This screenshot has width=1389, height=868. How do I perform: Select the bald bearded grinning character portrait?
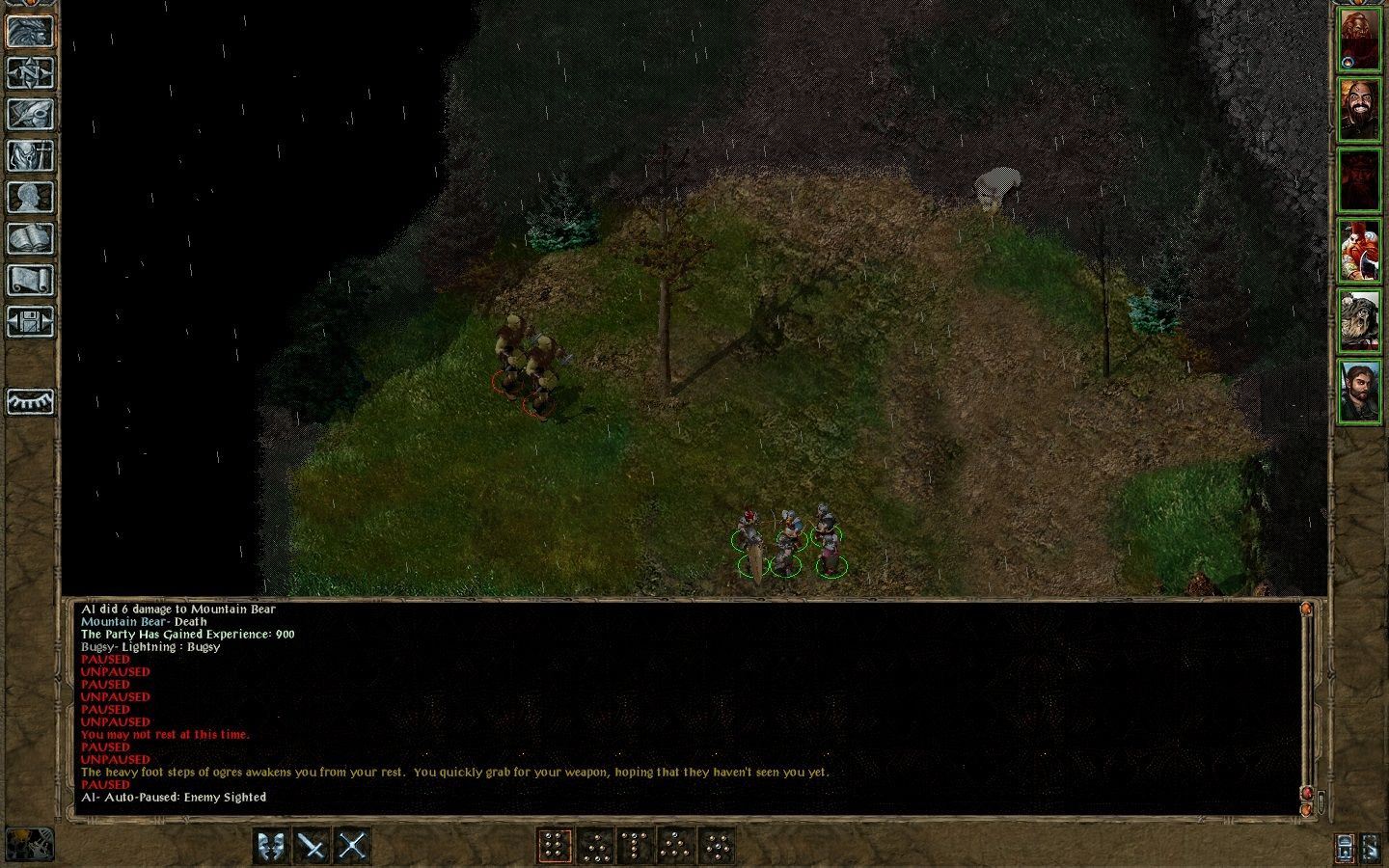[1359, 110]
